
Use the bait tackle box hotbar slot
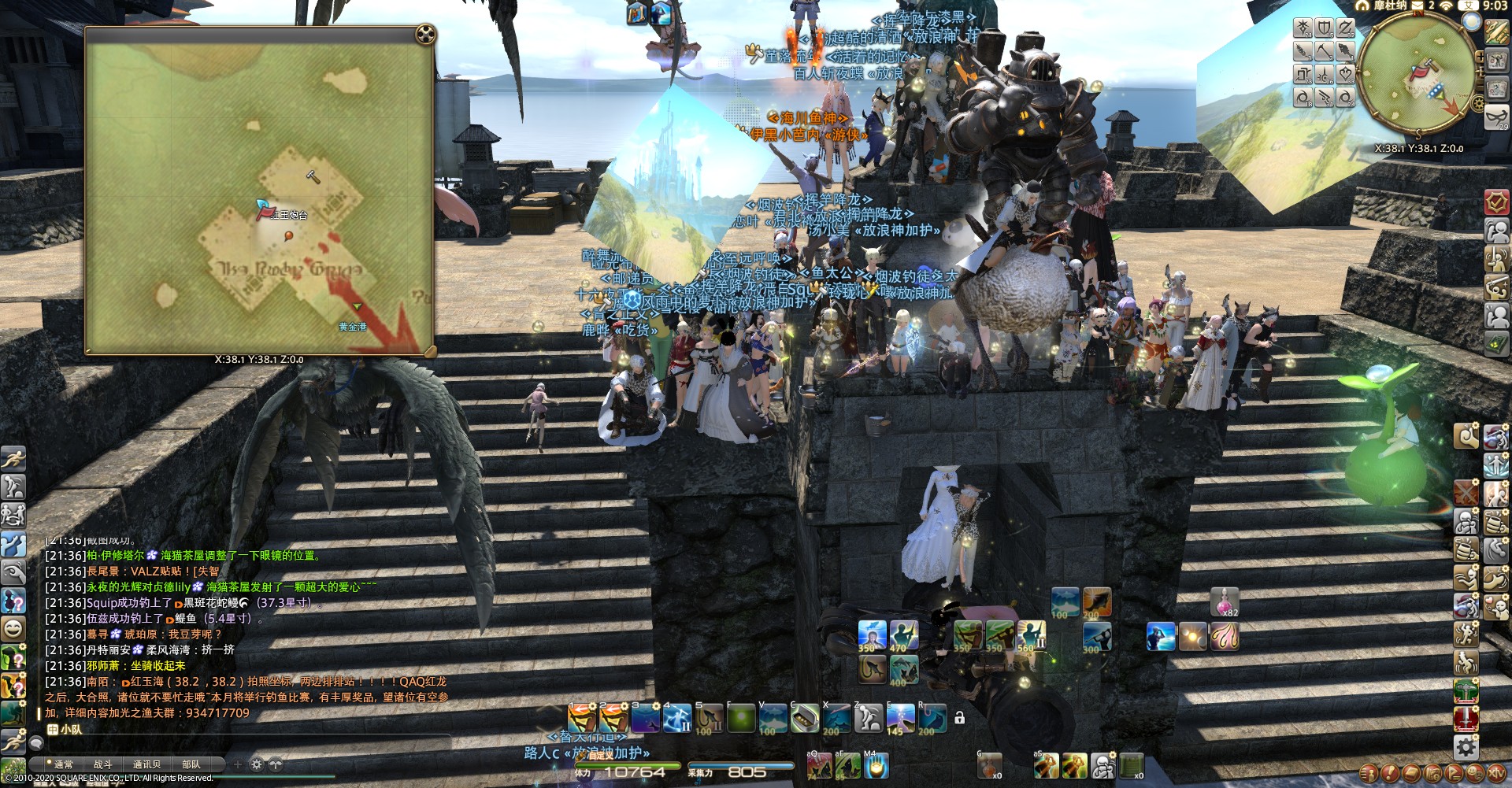[x=804, y=718]
